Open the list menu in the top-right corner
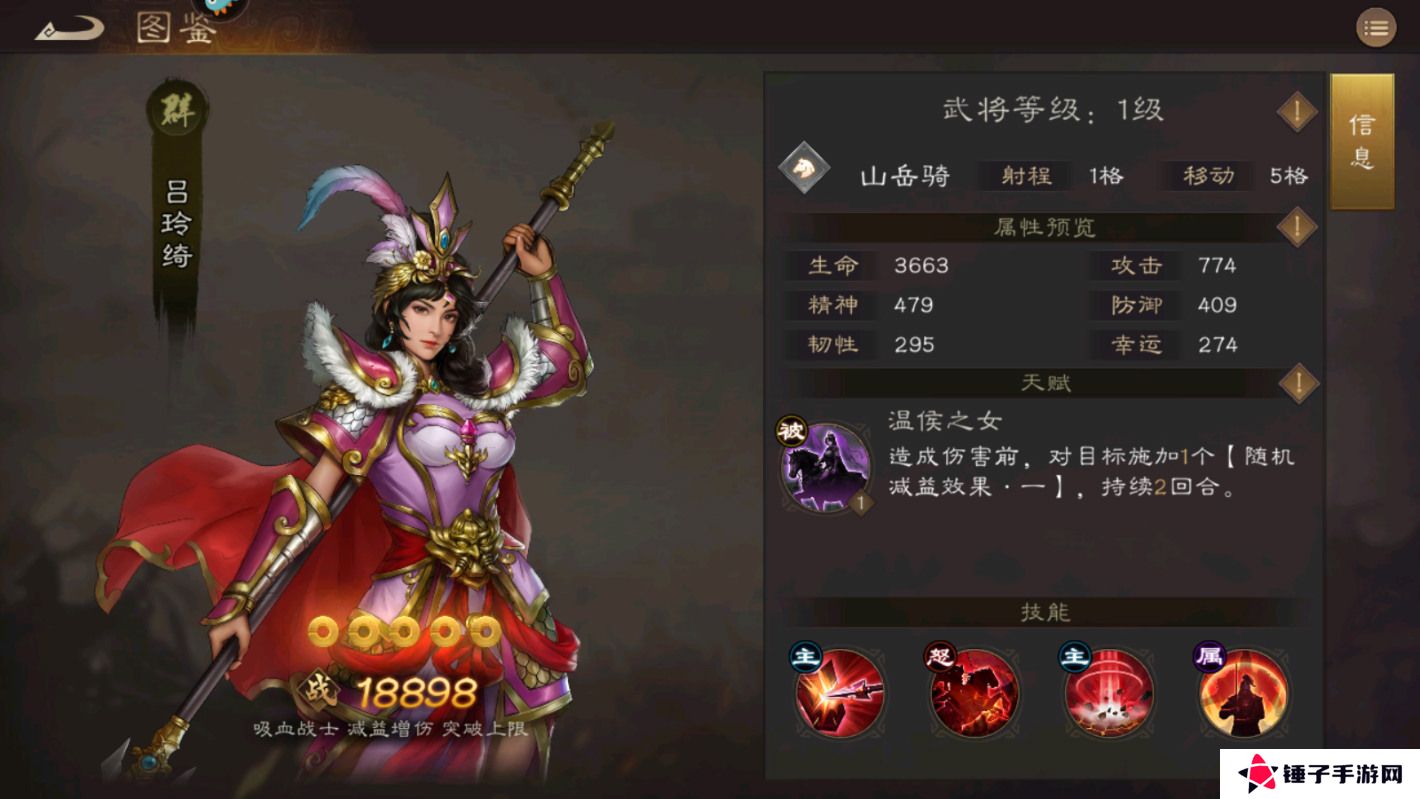Image resolution: width=1420 pixels, height=799 pixels. [1376, 27]
